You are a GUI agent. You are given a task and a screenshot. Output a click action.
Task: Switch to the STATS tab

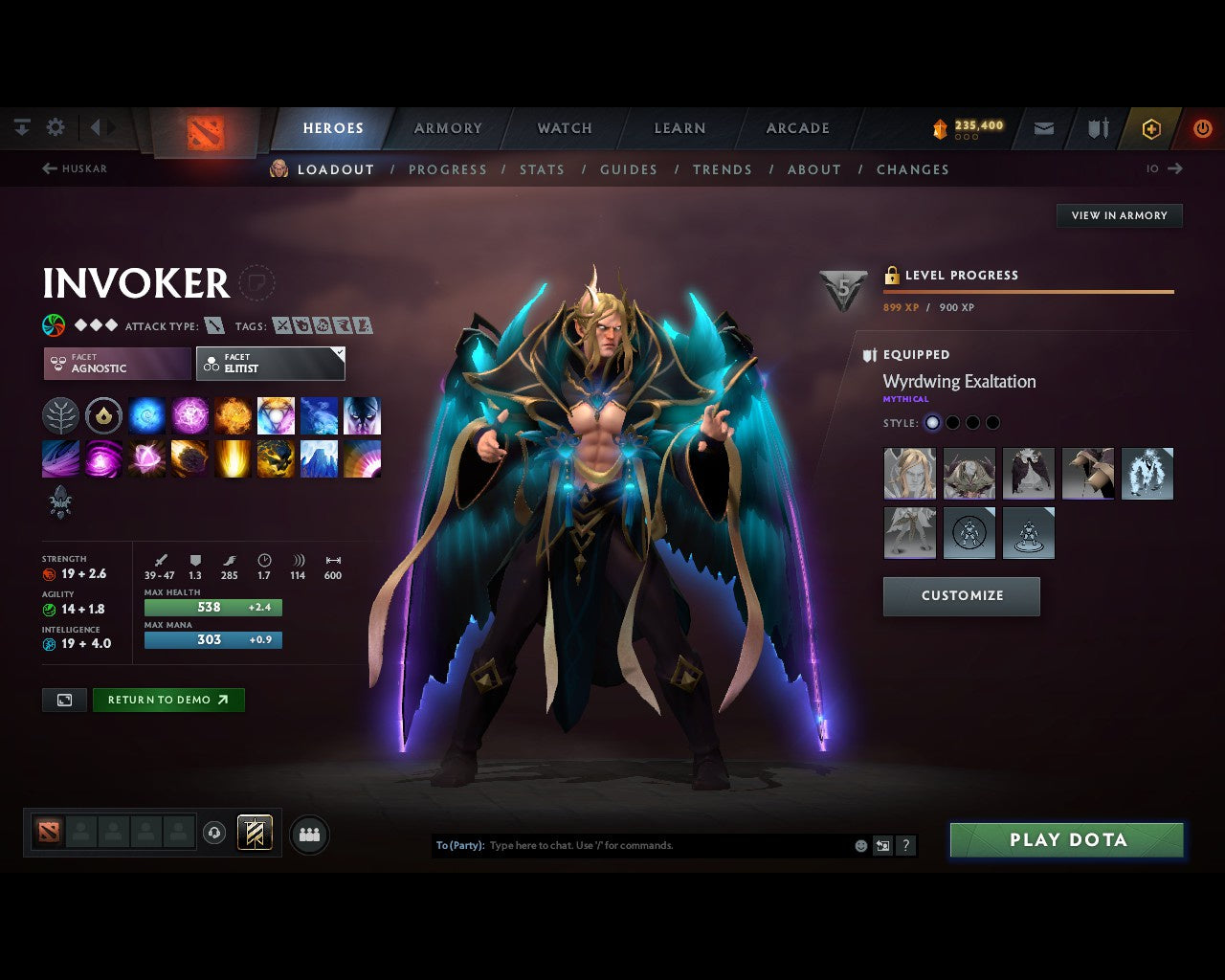[x=542, y=169]
